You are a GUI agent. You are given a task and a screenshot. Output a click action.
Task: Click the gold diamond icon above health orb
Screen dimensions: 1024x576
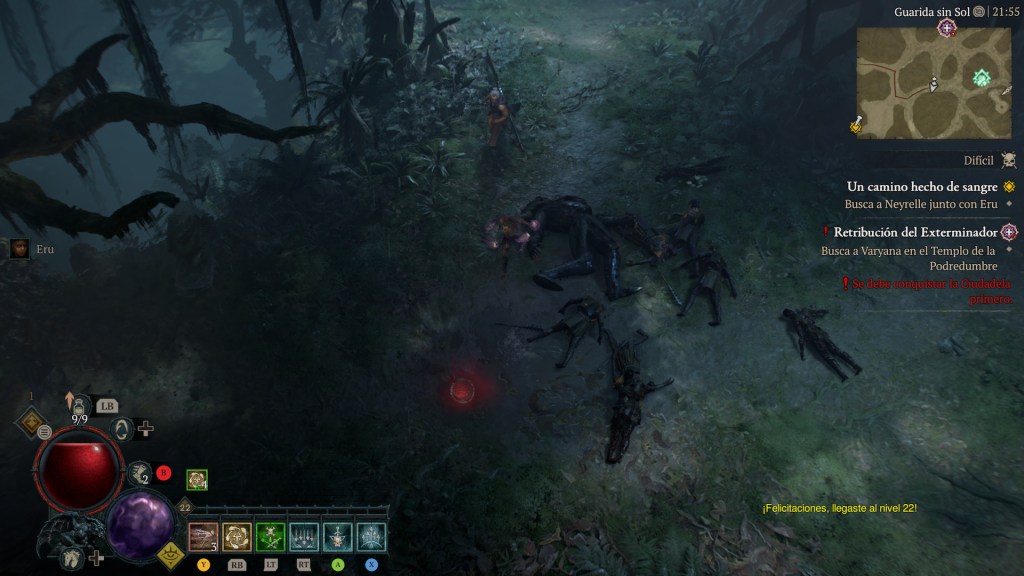click(31, 422)
